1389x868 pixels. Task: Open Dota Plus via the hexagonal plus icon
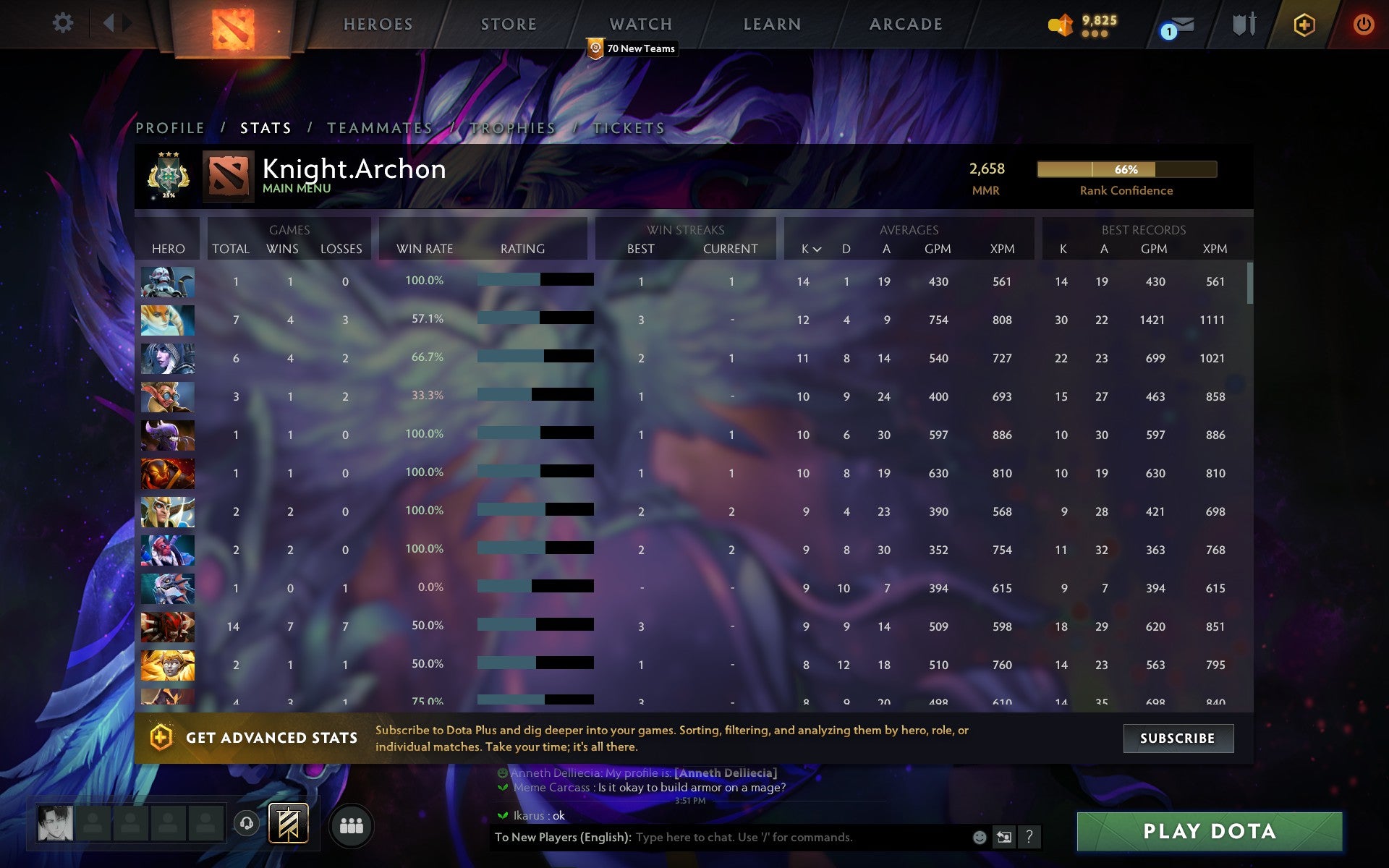pos(1302,23)
